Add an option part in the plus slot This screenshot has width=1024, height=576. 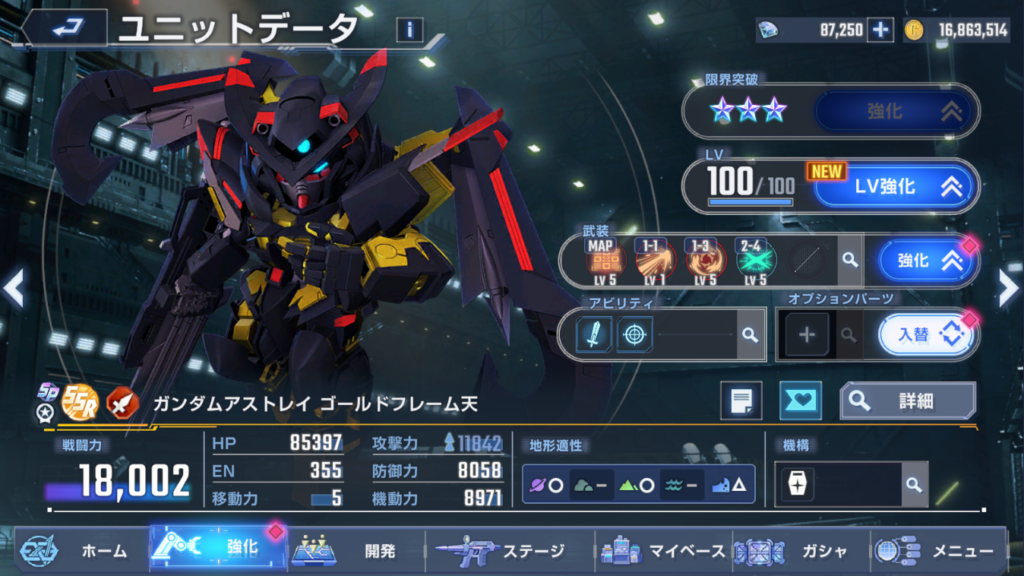click(807, 335)
